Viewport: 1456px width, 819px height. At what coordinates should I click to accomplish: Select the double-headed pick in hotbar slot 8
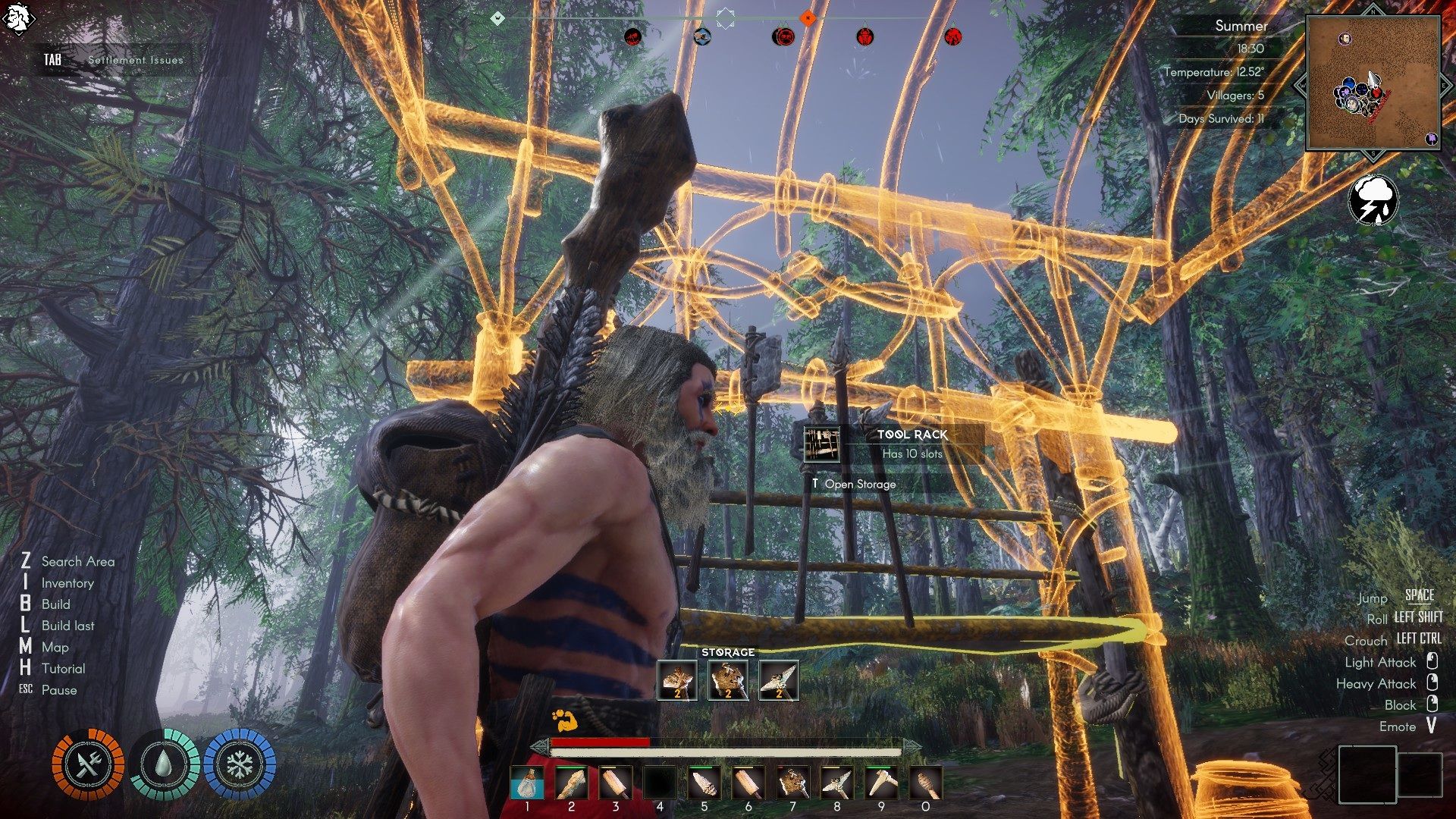pyautogui.click(x=836, y=783)
